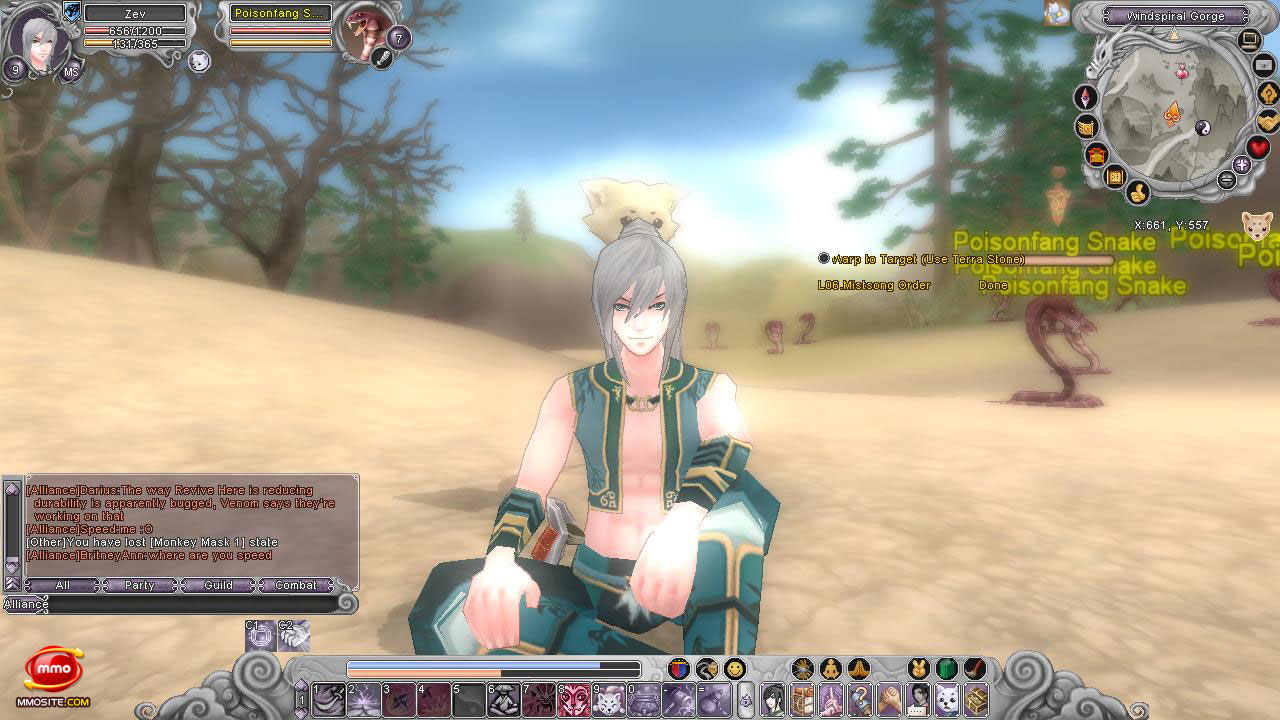The width and height of the screenshot is (1280, 720).
Task: Click Zev's character portrait
Action: pos(40,42)
